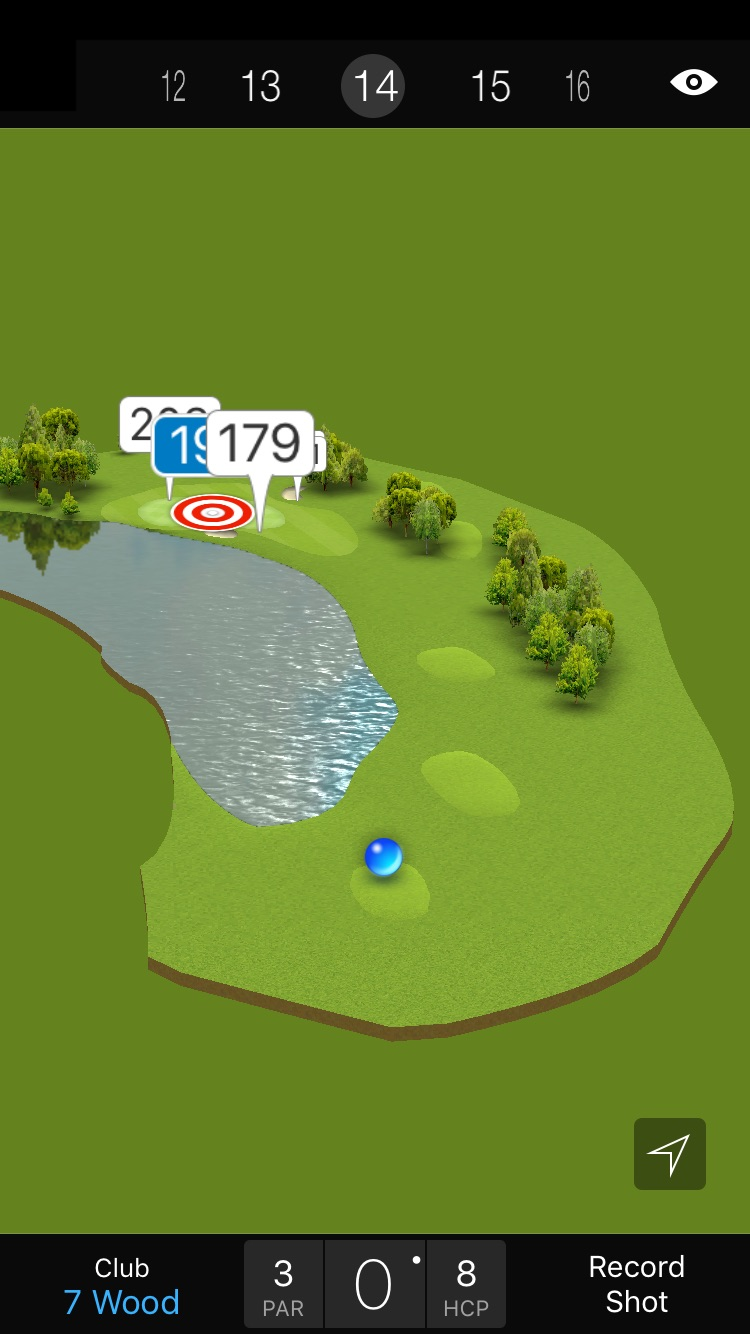Select the blue ball position marker
This screenshot has width=750, height=1334.
point(383,857)
